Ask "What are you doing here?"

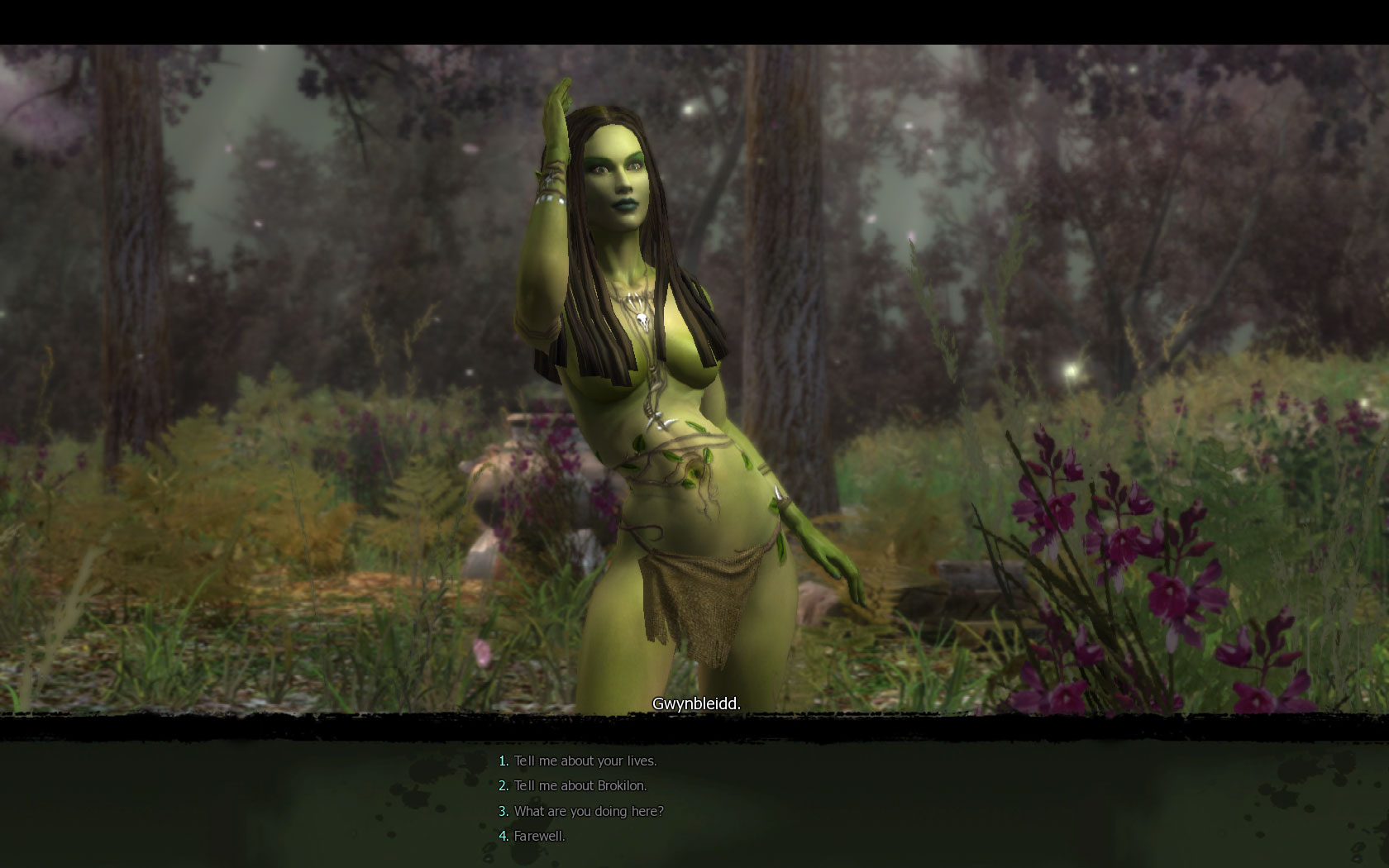pos(588,811)
